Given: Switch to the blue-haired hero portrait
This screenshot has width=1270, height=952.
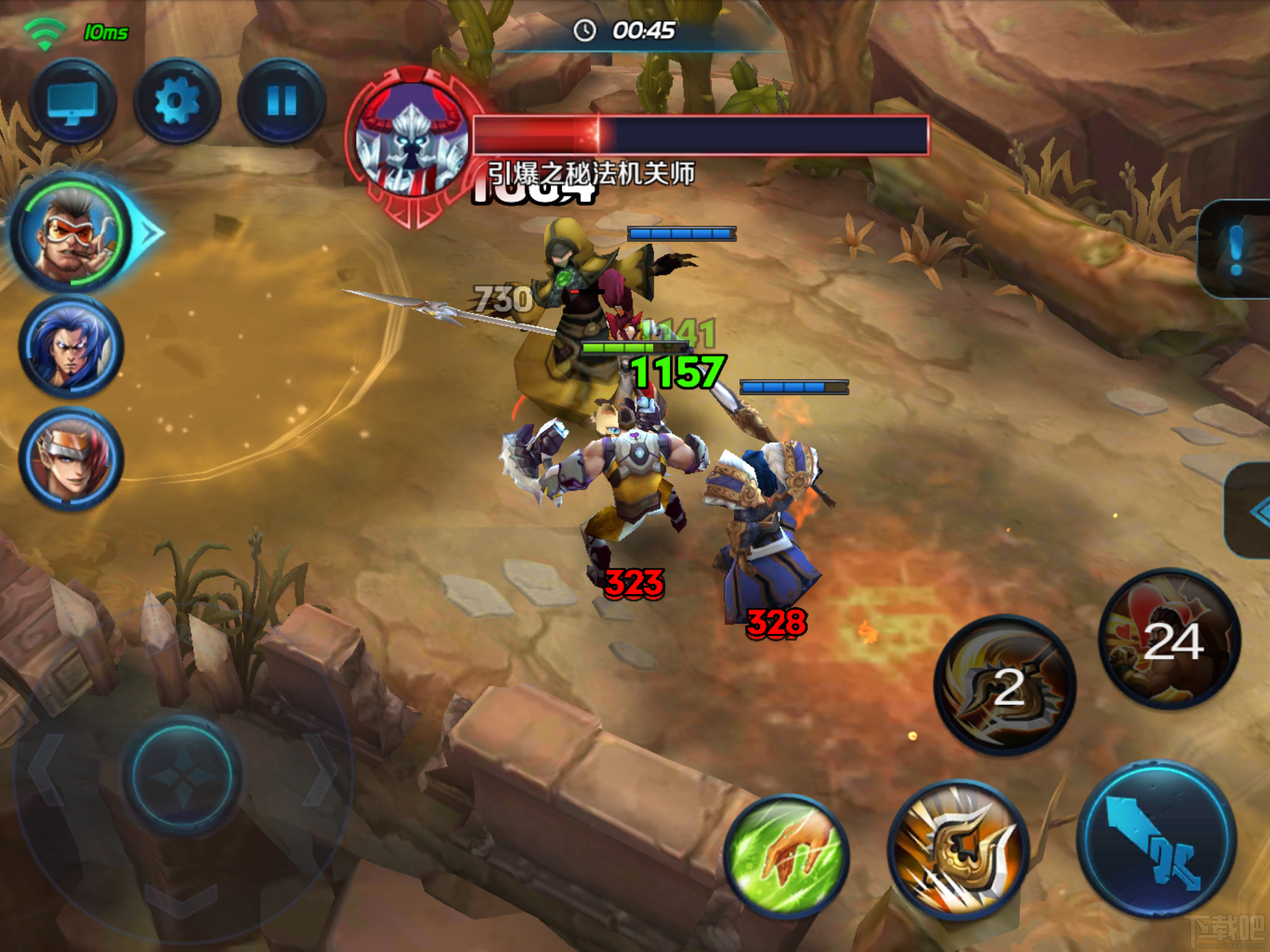Looking at the screenshot, I should tap(71, 347).
